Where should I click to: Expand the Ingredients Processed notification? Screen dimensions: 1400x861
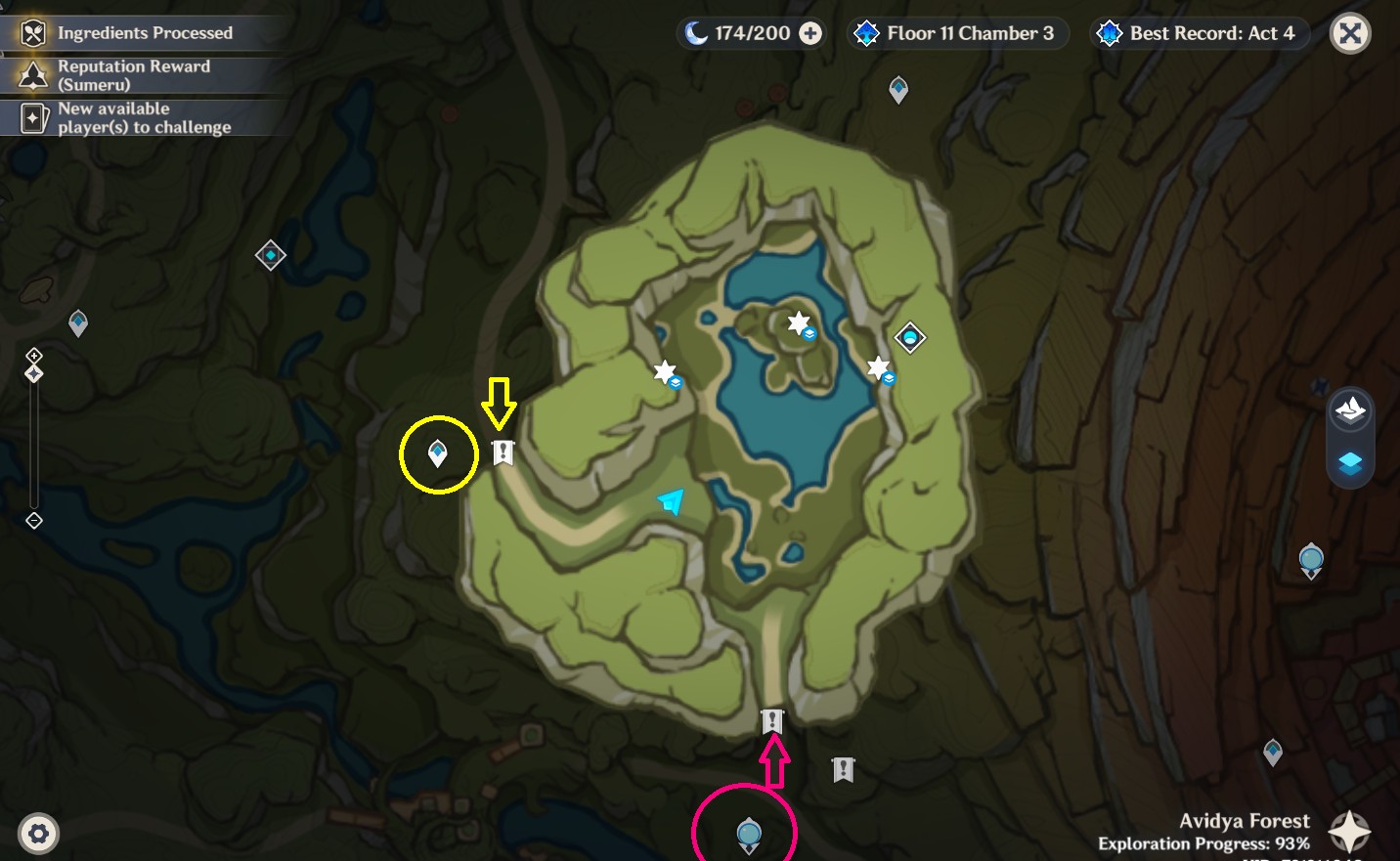click(145, 32)
